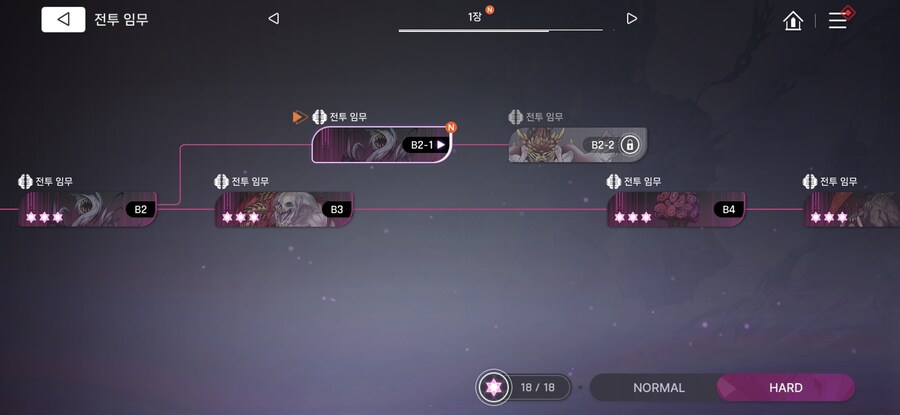Select stage B2-1

click(x=381, y=145)
